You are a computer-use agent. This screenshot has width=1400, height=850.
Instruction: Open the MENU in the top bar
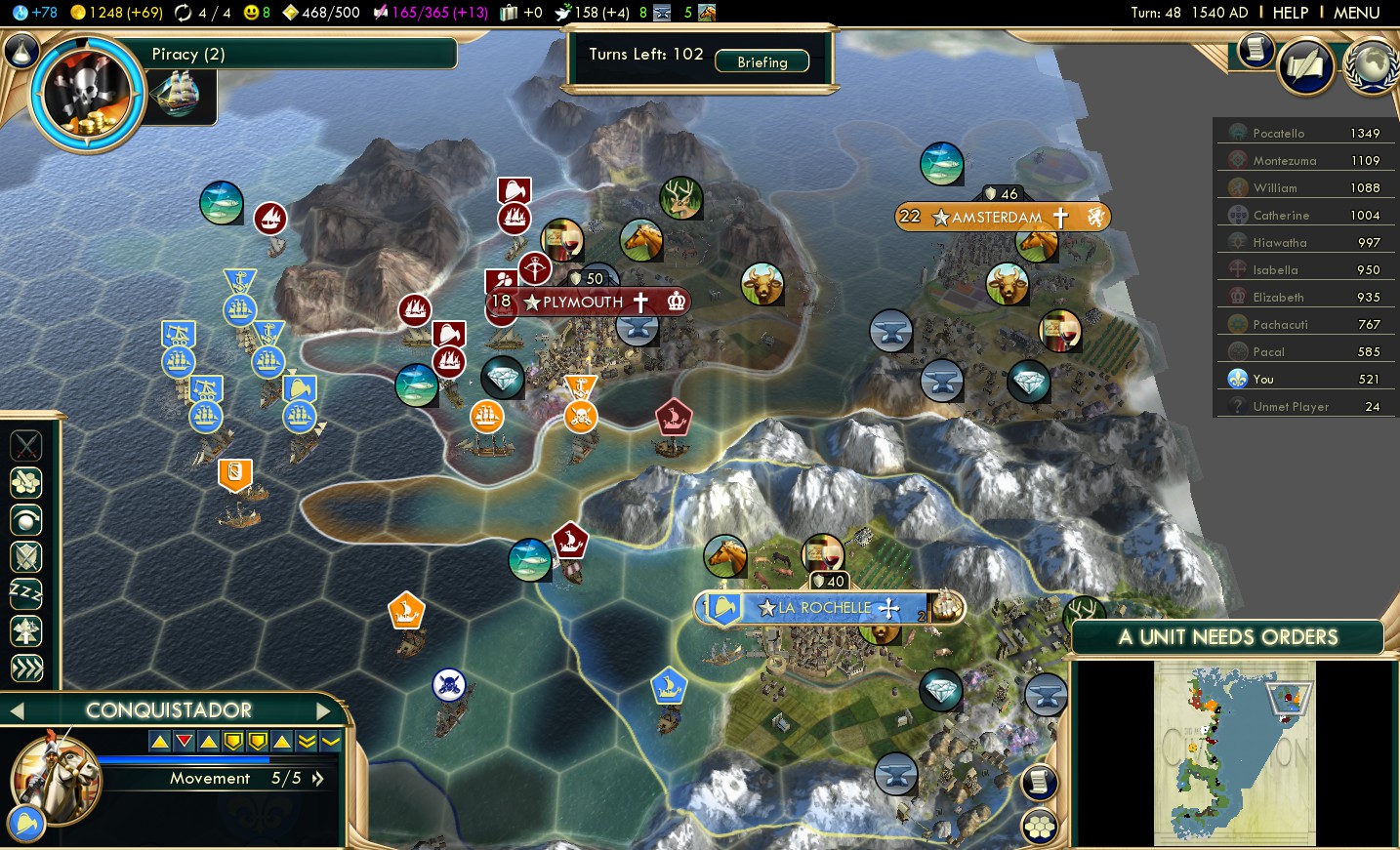[x=1356, y=13]
